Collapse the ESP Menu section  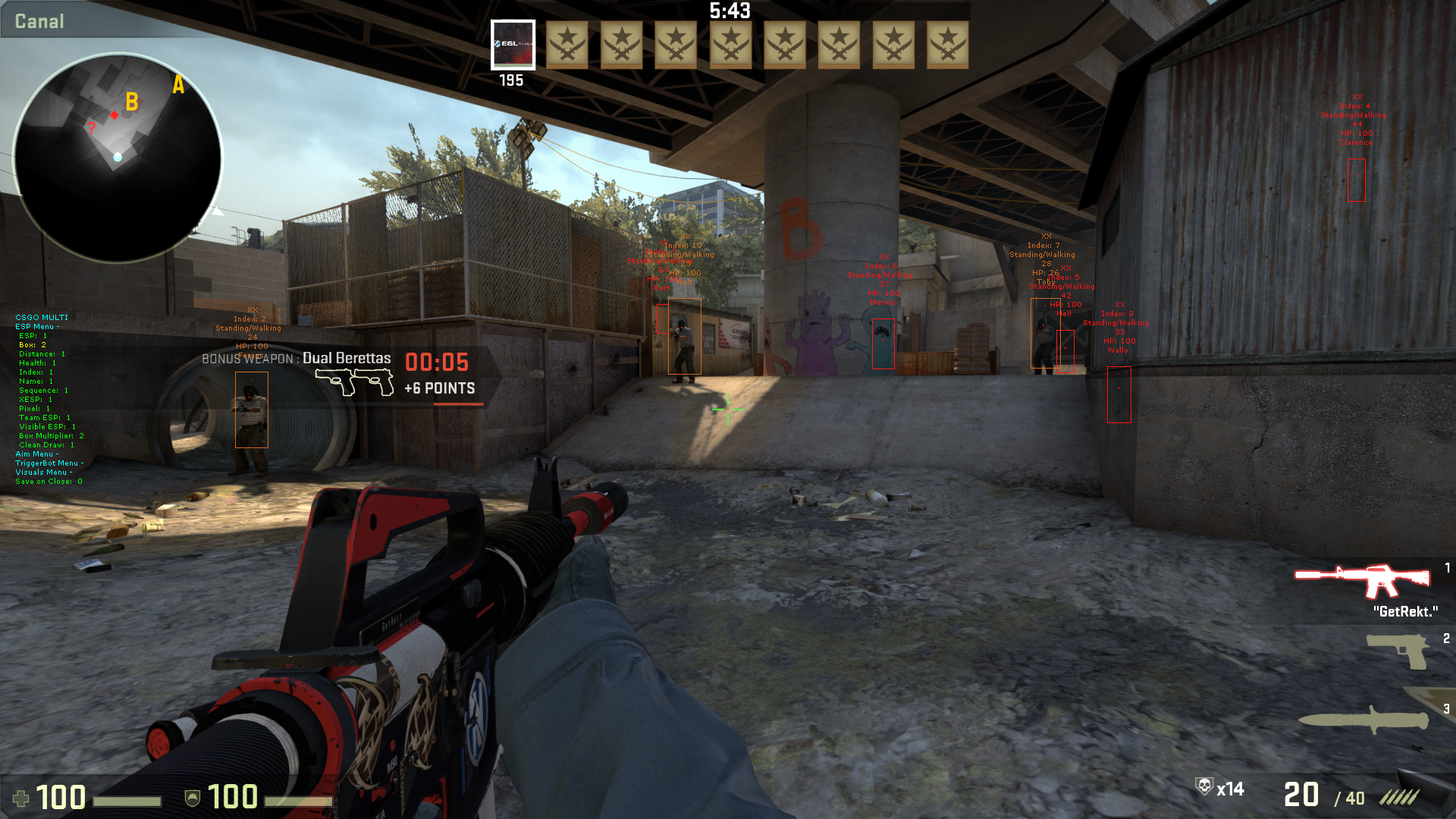[x=37, y=327]
